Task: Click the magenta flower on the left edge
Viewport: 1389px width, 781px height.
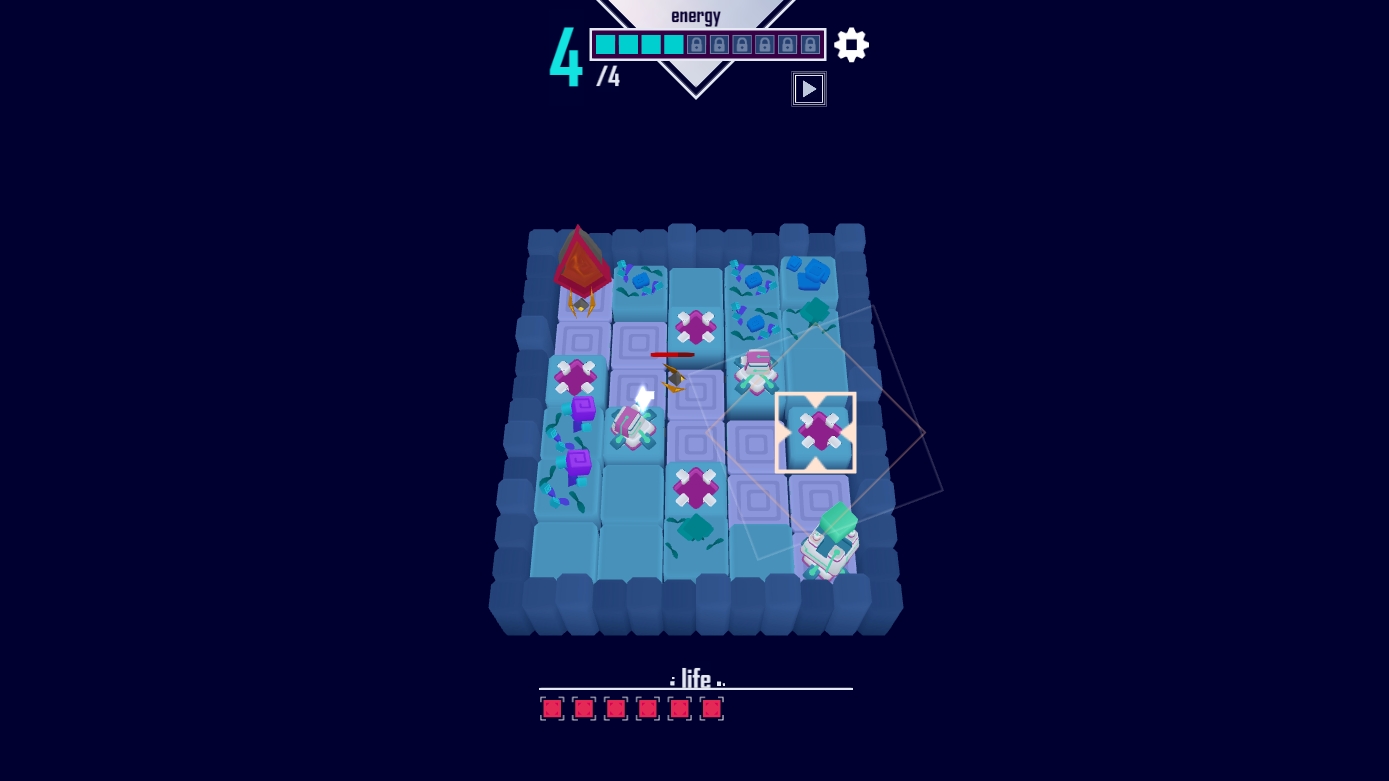Action: click(575, 378)
